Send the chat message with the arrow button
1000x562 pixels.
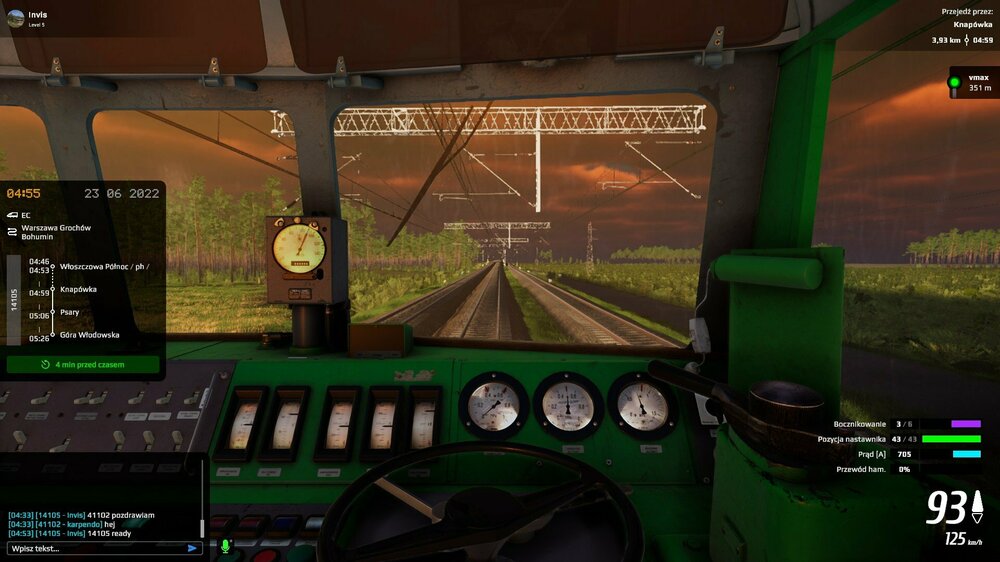192,548
